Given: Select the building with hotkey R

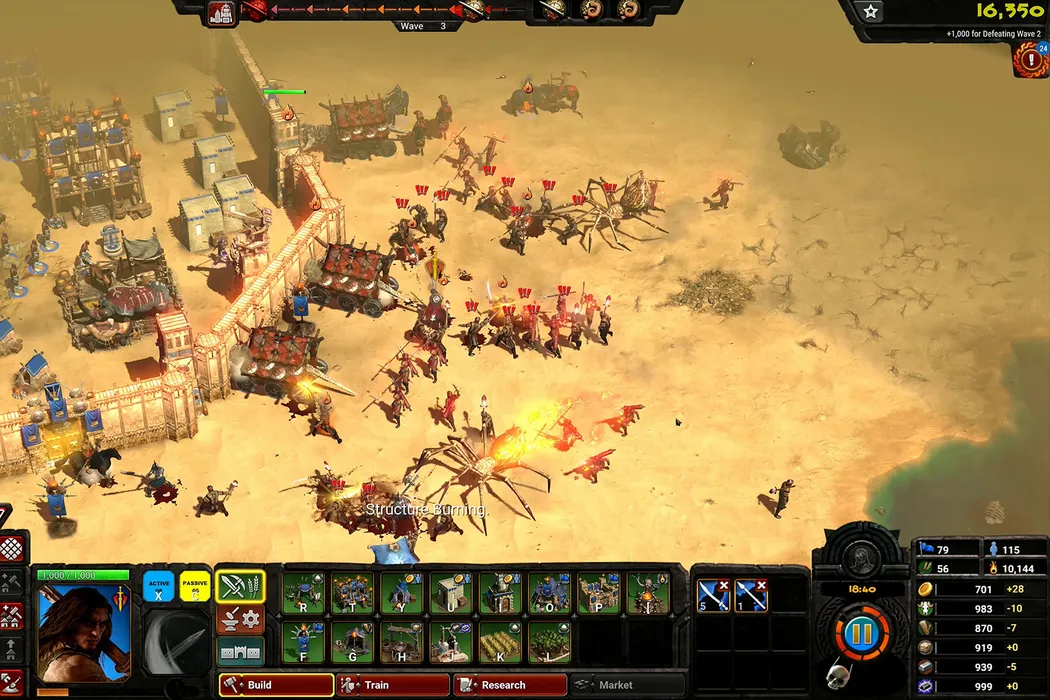Looking at the screenshot, I should 303,593.
